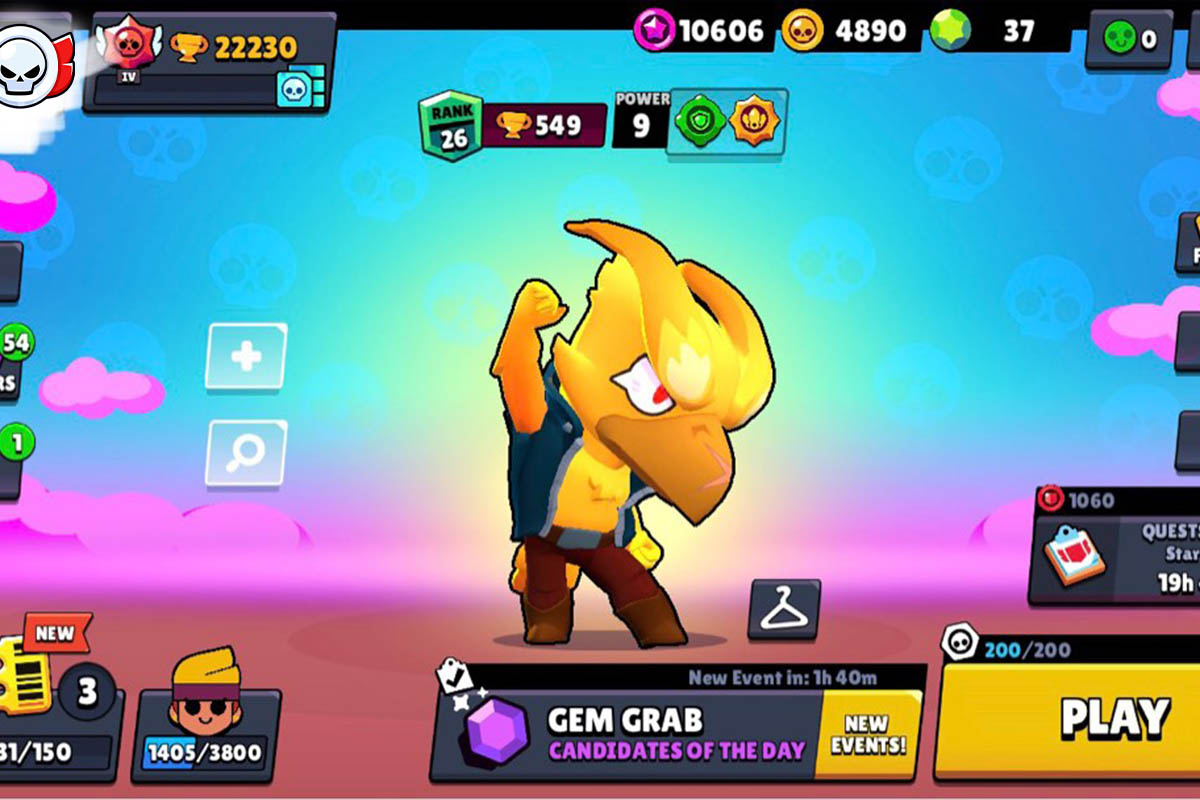The width and height of the screenshot is (1200, 800).
Task: Open the player profile trophy panel
Action: point(210,60)
